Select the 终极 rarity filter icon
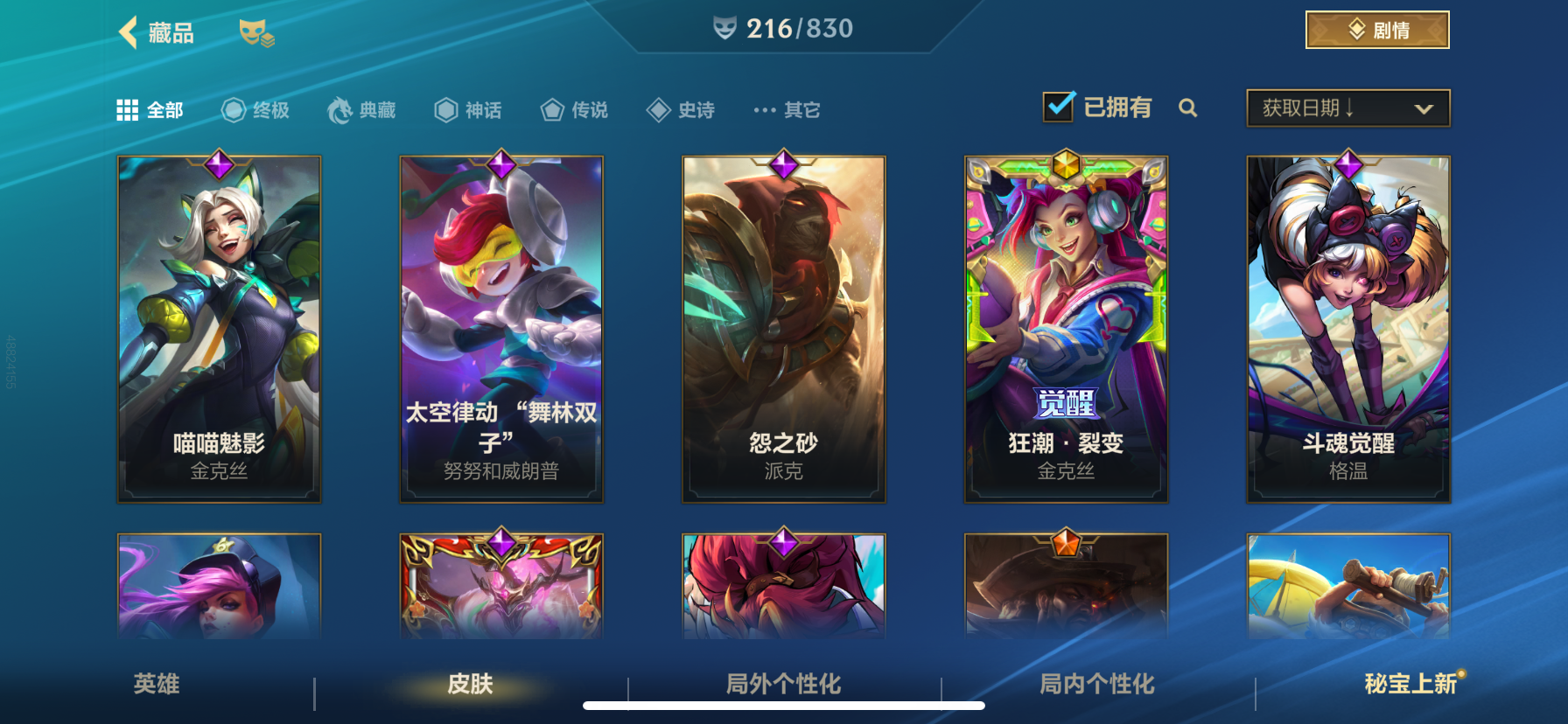This screenshot has width=1568, height=724. click(232, 109)
